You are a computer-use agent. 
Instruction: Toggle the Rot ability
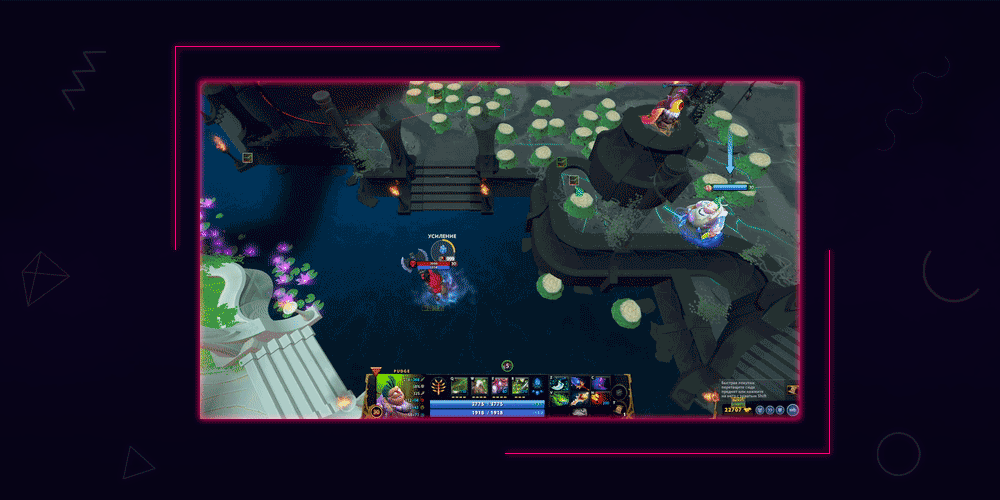pyautogui.click(x=479, y=386)
